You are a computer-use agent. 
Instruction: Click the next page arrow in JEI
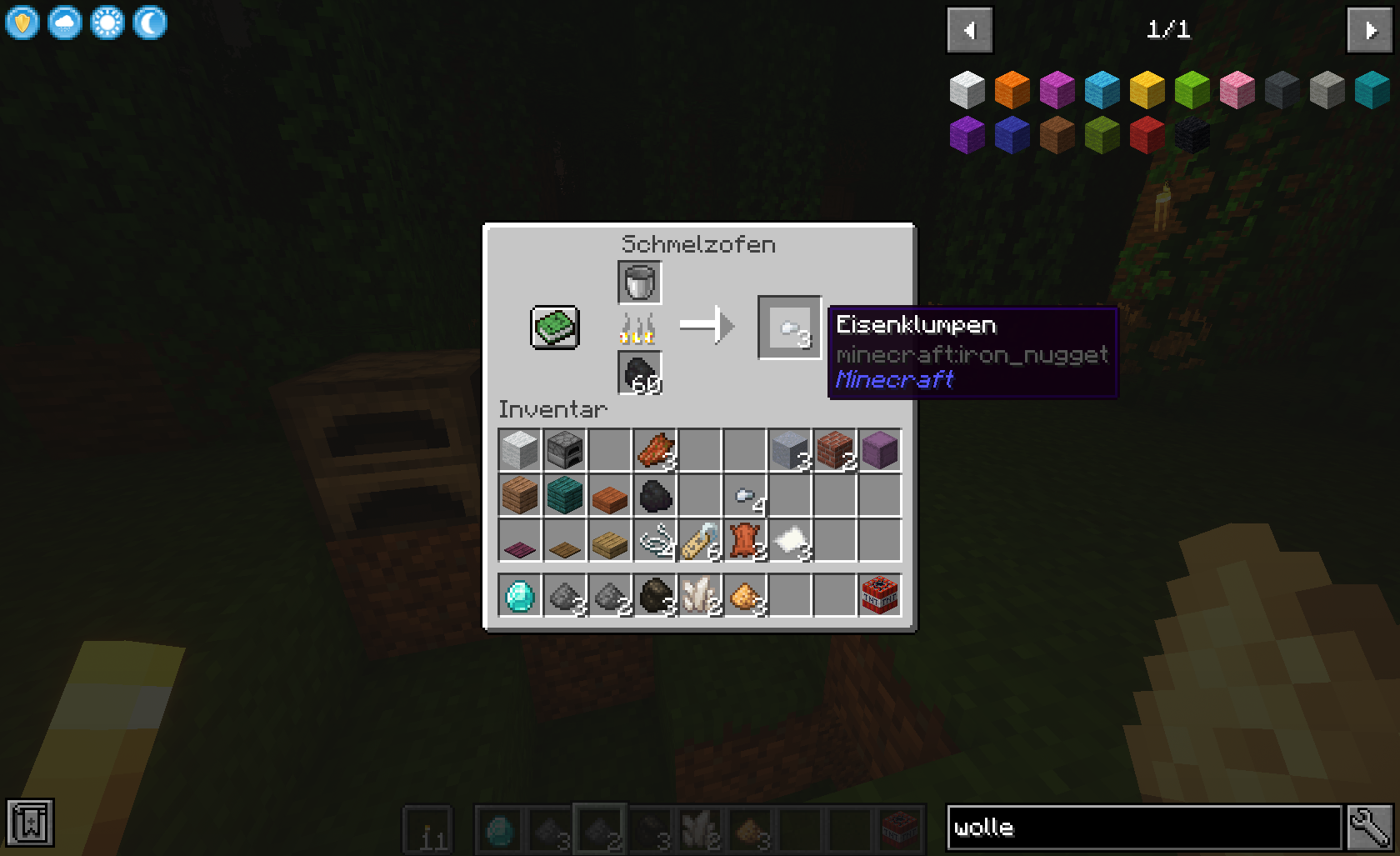[x=1370, y=30]
